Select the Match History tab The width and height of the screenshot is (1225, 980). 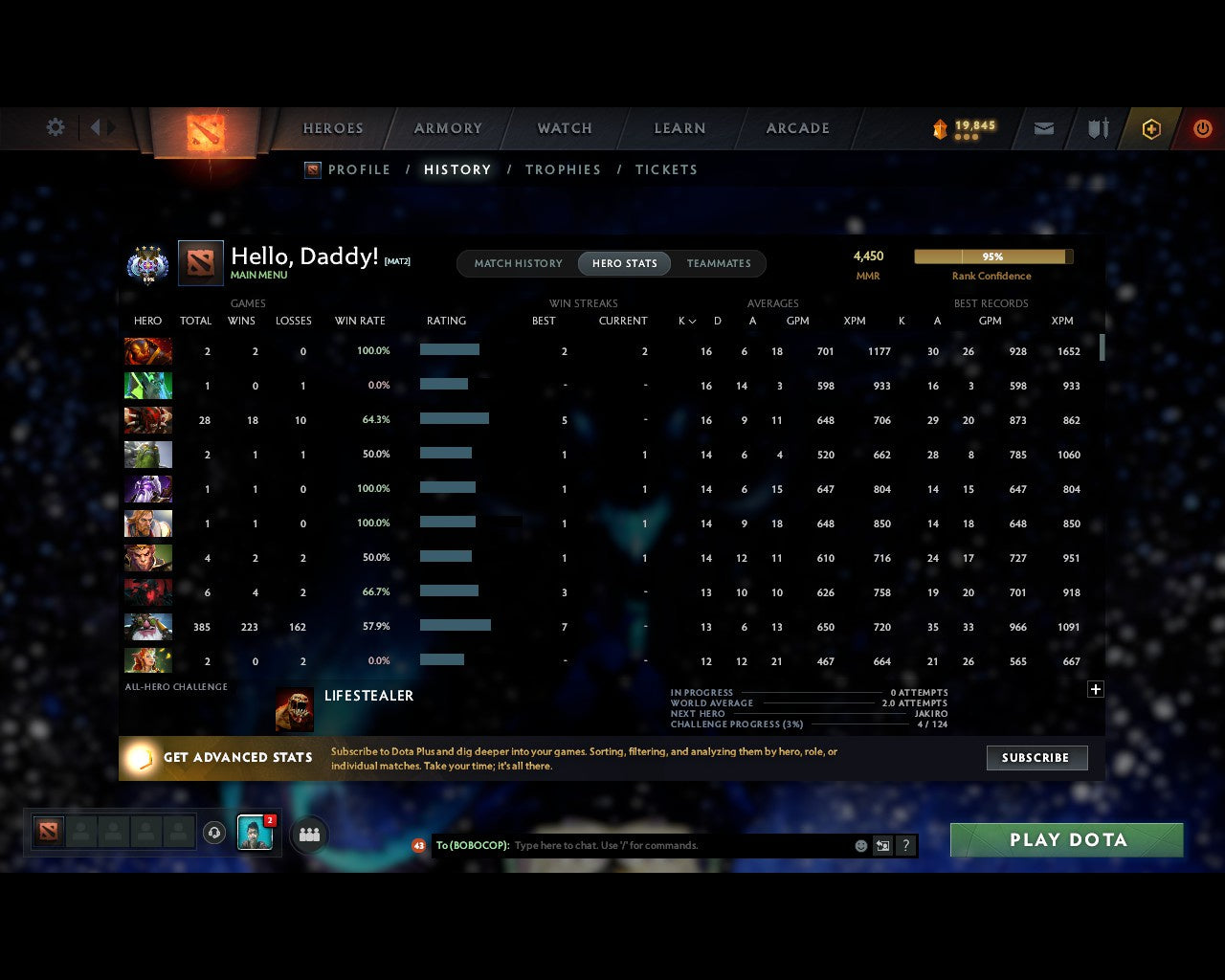518,263
